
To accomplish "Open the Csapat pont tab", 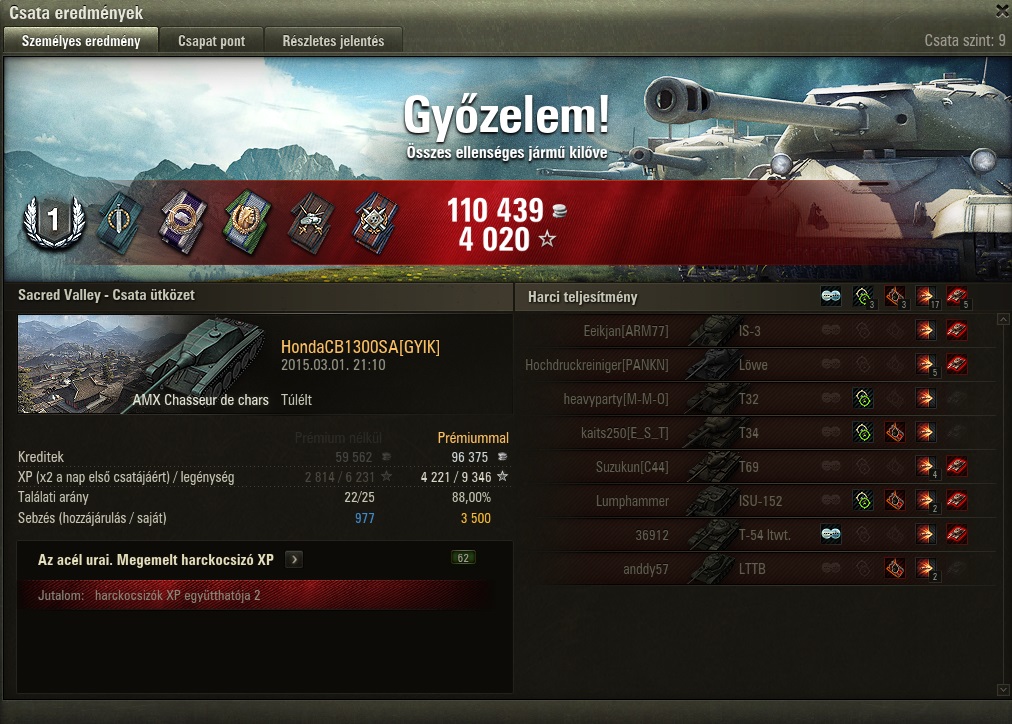I will (213, 41).
